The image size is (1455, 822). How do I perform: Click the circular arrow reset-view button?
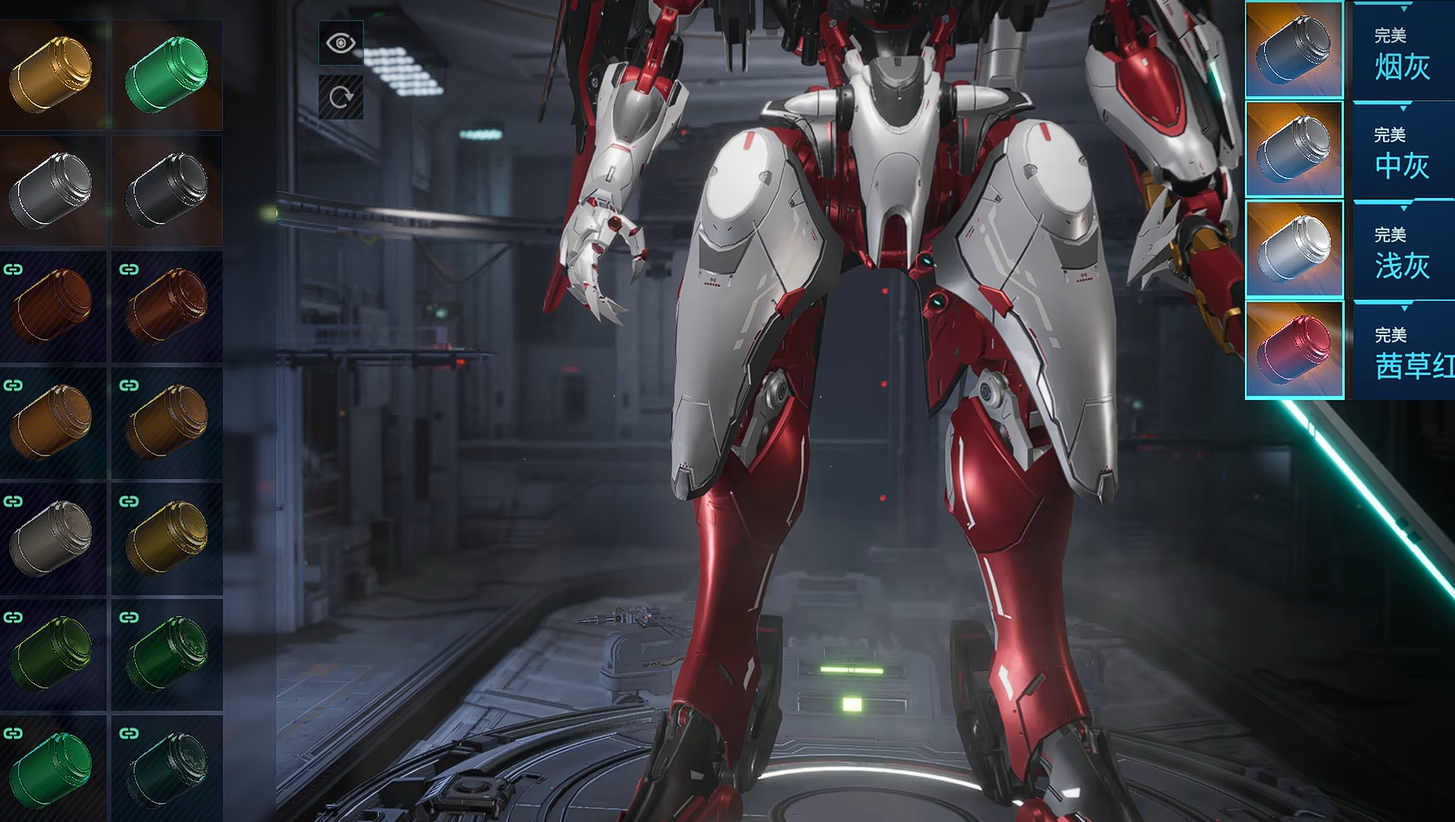(x=341, y=97)
